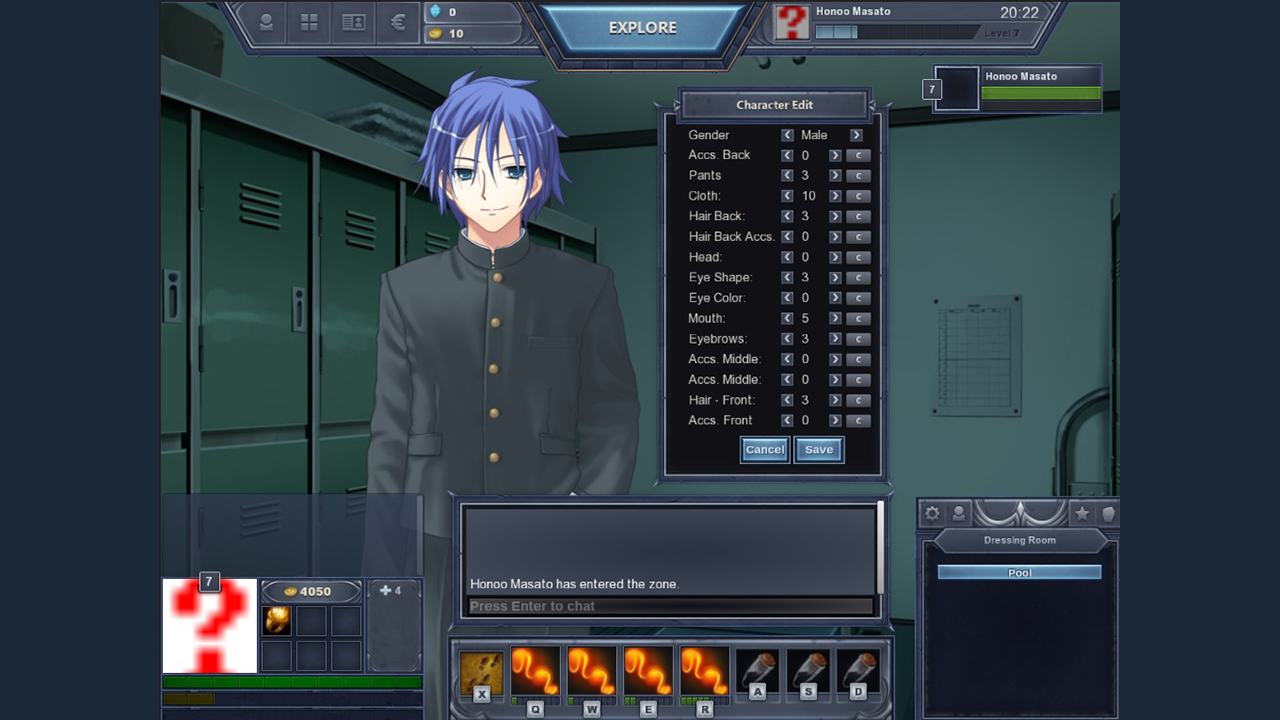The image size is (1280, 720).
Task: Open the euro currency shop icon
Action: tap(398, 22)
